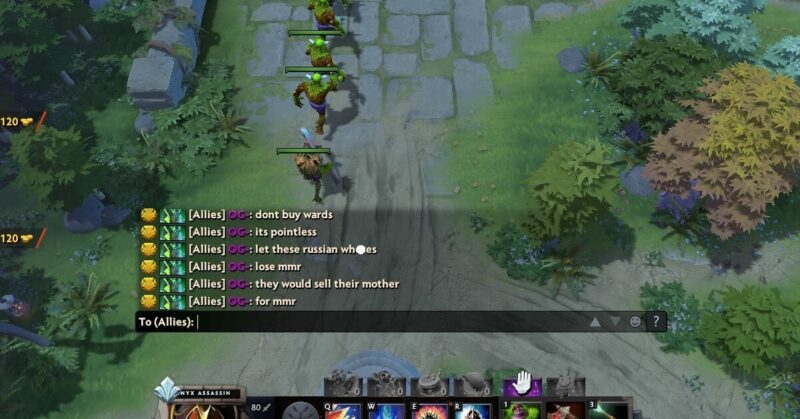Image resolution: width=800 pixels, height=419 pixels.
Task: Click the chat up arrow button
Action: (x=595, y=322)
